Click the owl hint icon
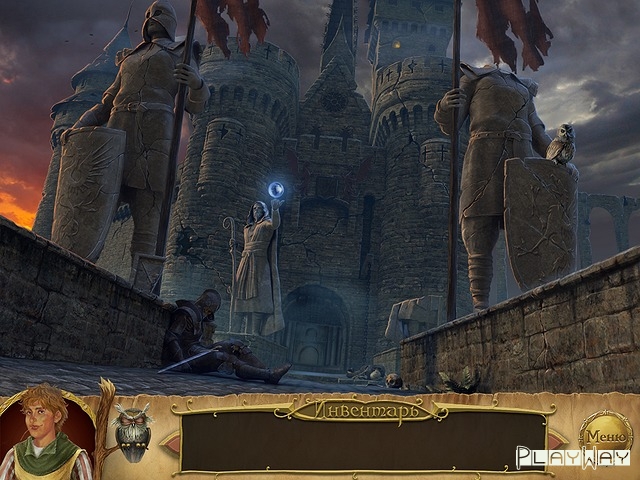Image resolution: width=640 pixels, height=480 pixels. click(x=131, y=431)
